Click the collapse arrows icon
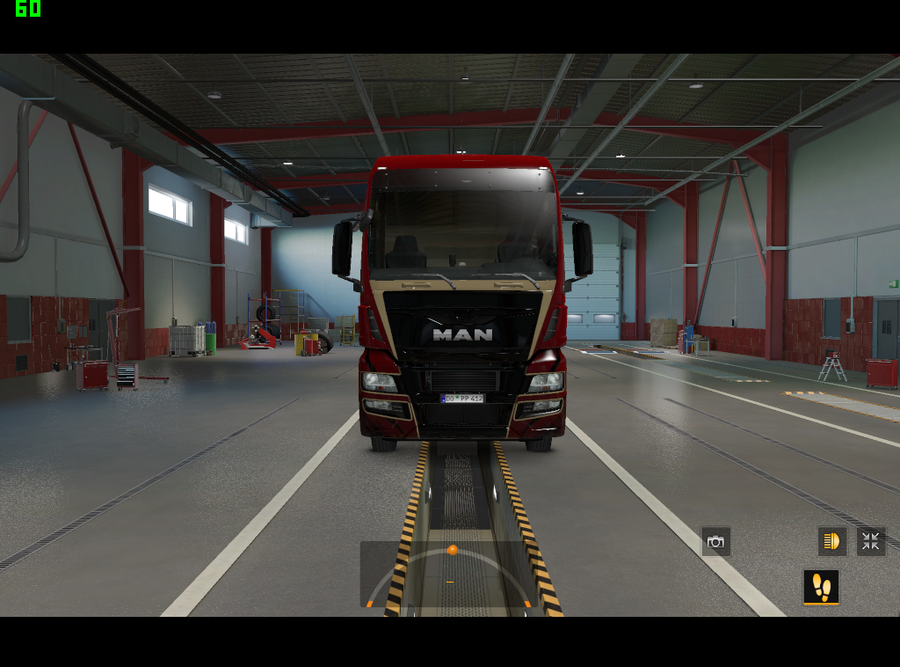This screenshot has height=667, width=900. tap(871, 542)
